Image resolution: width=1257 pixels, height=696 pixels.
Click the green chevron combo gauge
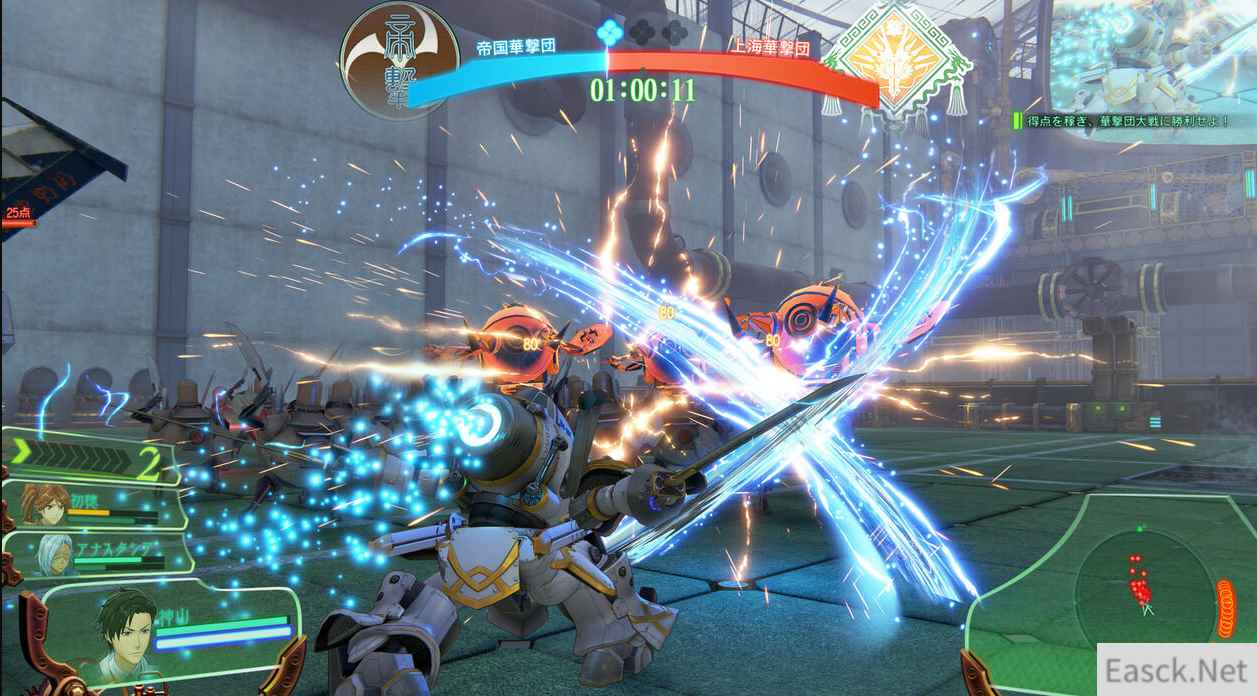click(90, 461)
